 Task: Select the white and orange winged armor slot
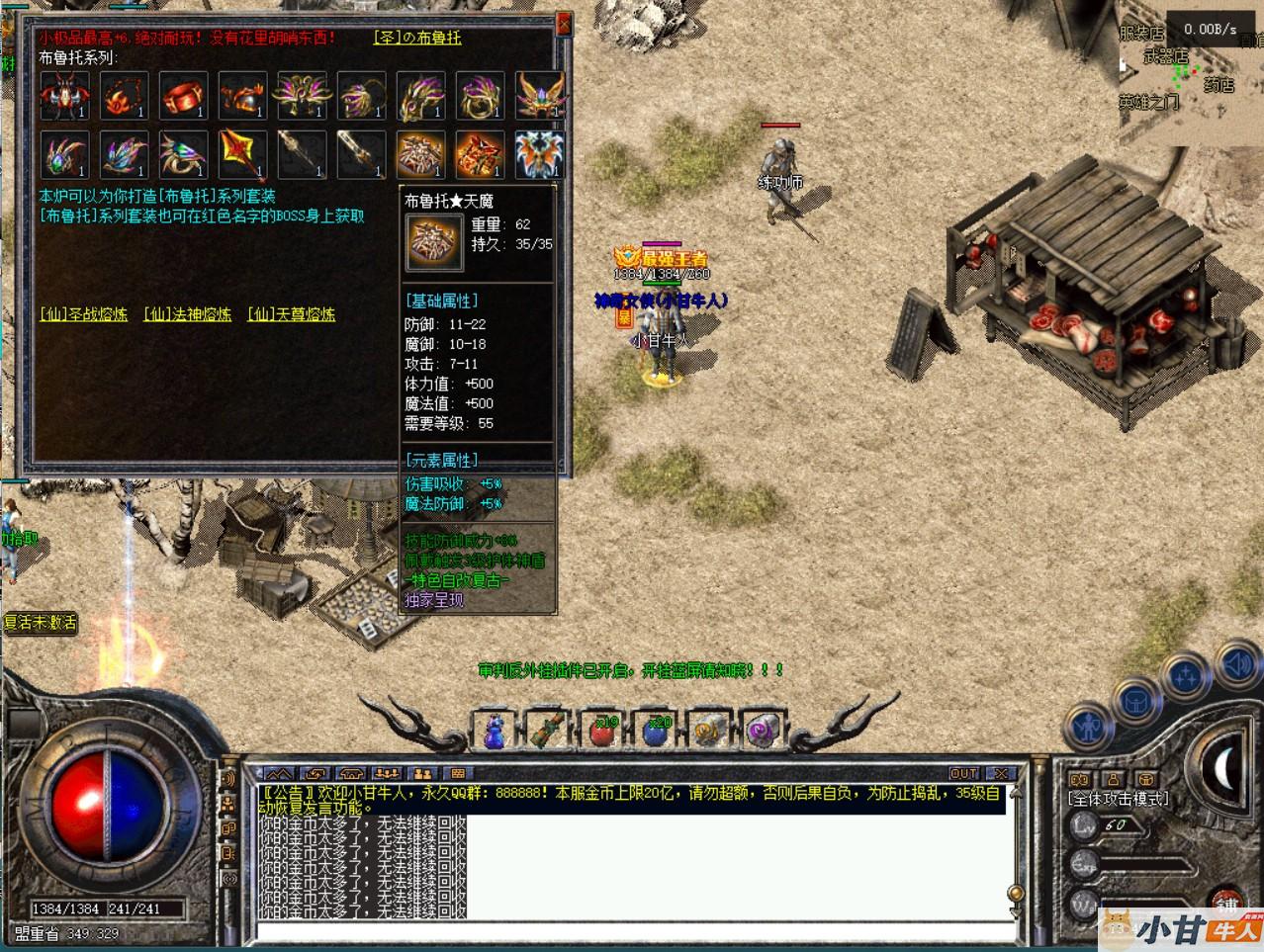pyautogui.click(x=539, y=155)
